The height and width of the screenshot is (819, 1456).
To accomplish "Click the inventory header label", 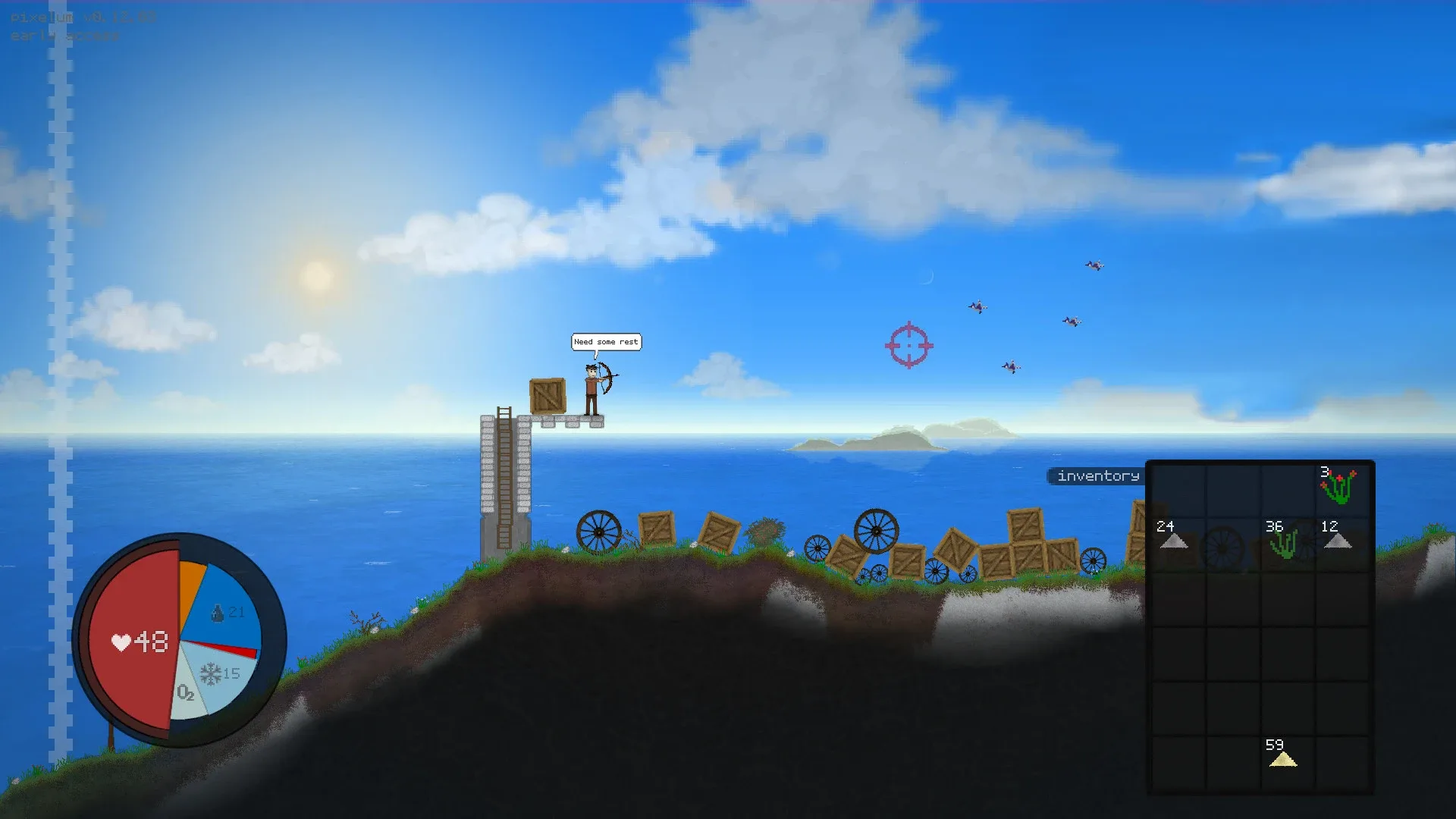I will click(x=1094, y=476).
